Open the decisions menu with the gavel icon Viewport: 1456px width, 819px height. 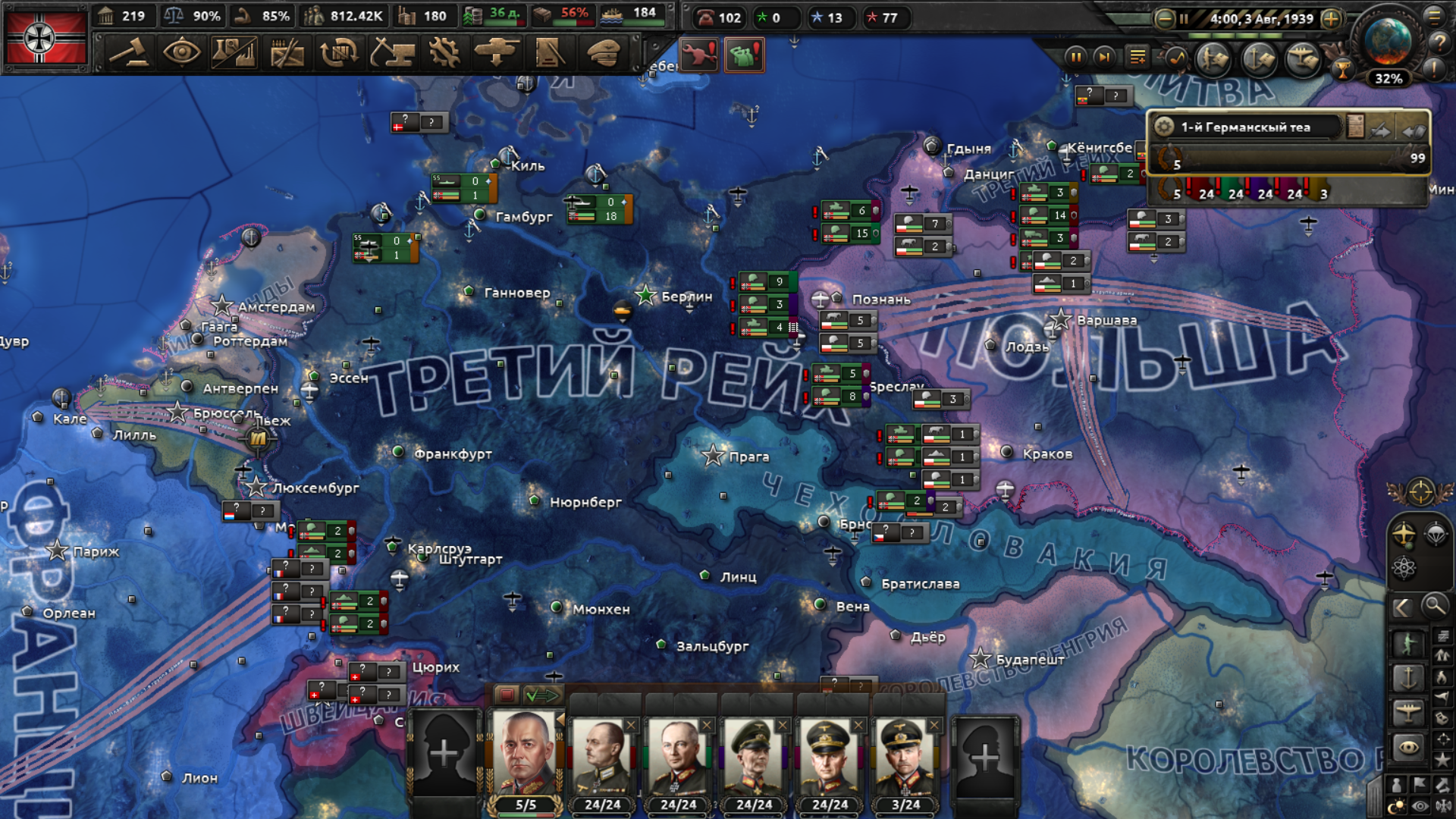coord(129,53)
